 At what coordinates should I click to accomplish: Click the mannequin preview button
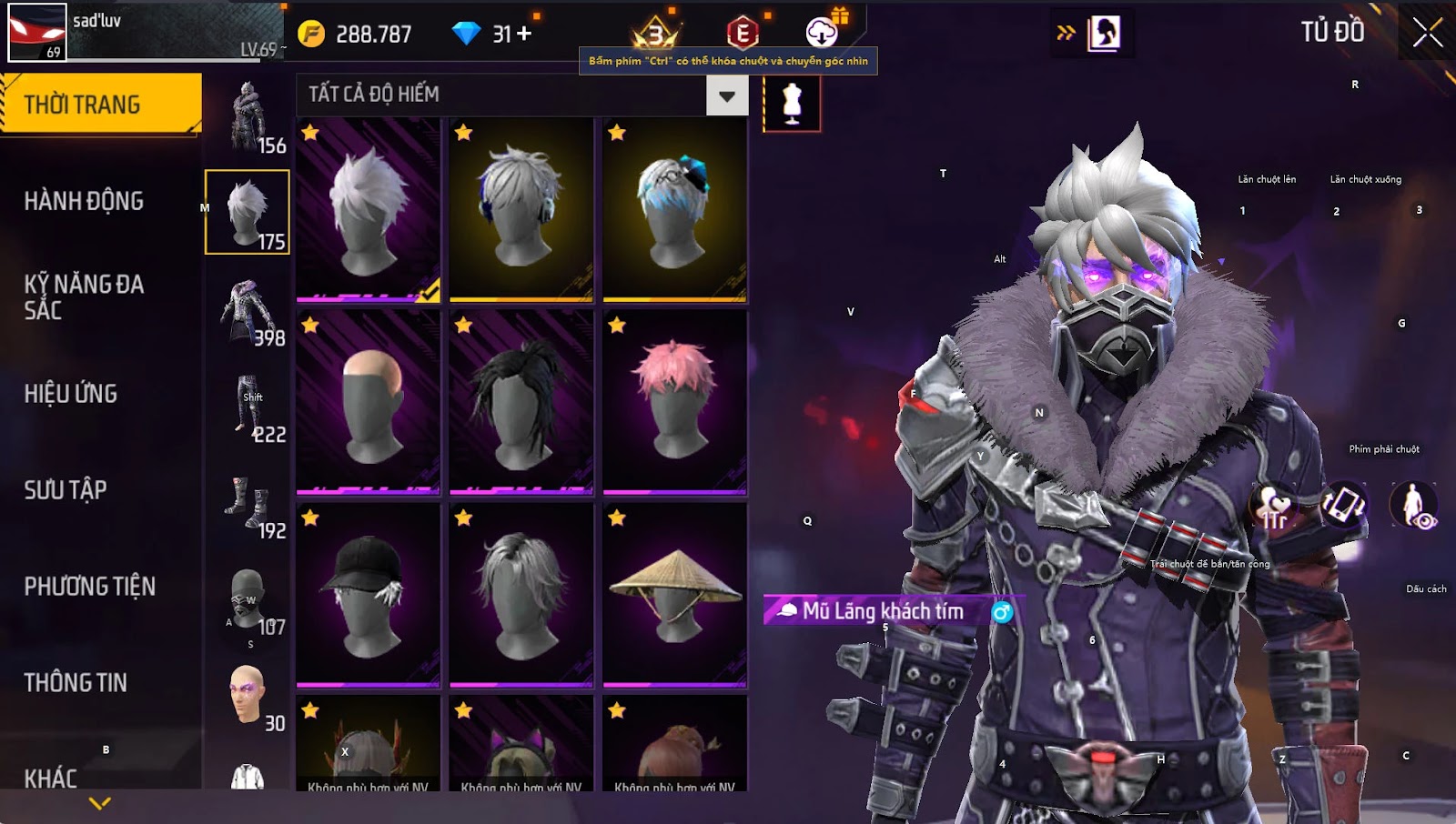[792, 103]
